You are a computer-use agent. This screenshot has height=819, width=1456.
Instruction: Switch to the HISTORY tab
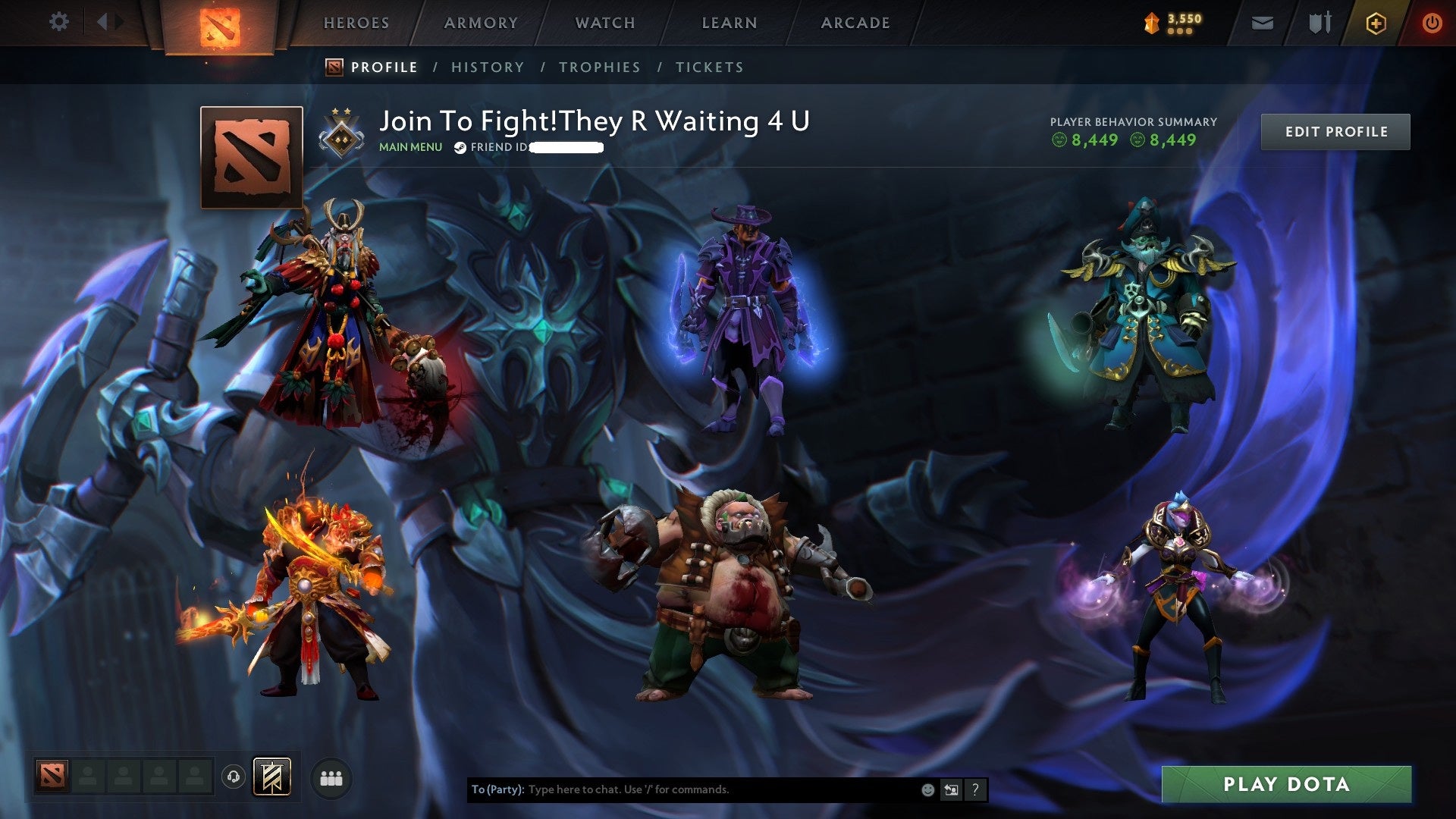point(487,67)
